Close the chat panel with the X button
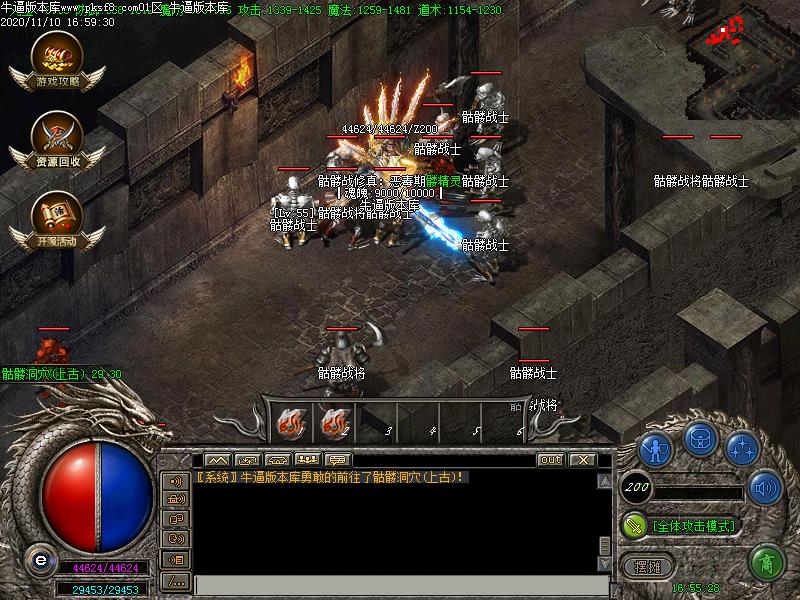The image size is (800, 600). (581, 460)
